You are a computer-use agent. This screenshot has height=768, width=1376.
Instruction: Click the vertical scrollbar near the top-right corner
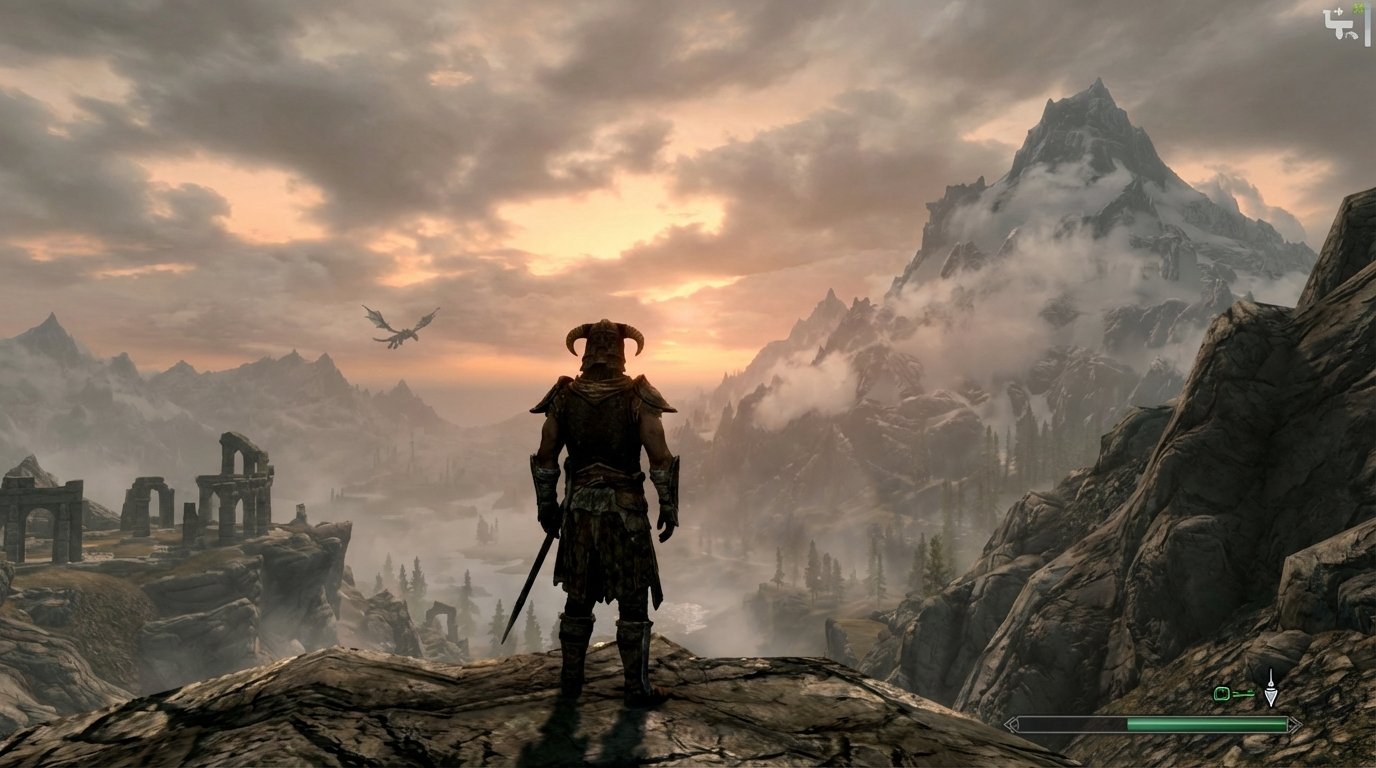pos(1368,27)
